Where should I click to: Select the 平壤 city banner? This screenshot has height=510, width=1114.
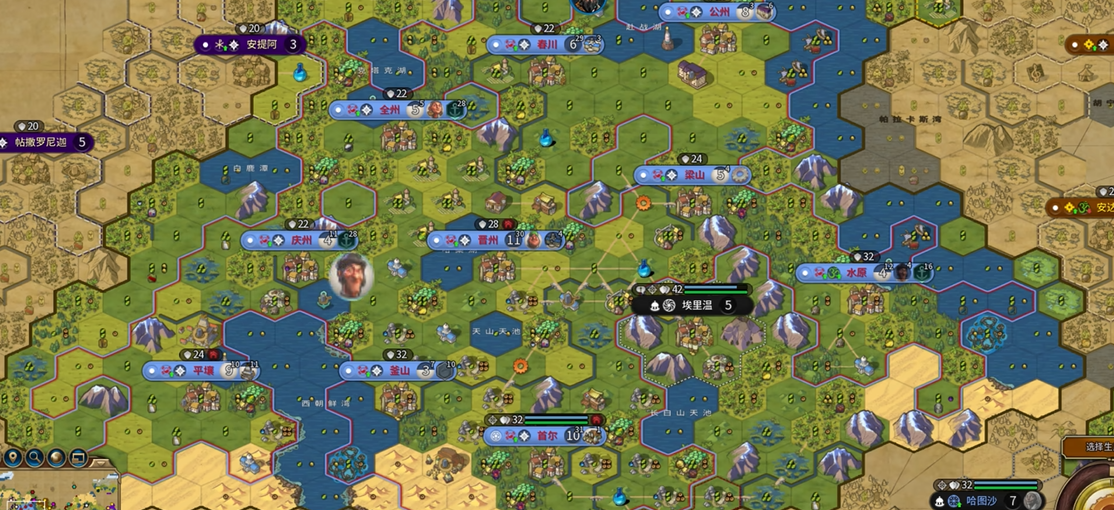click(x=203, y=371)
